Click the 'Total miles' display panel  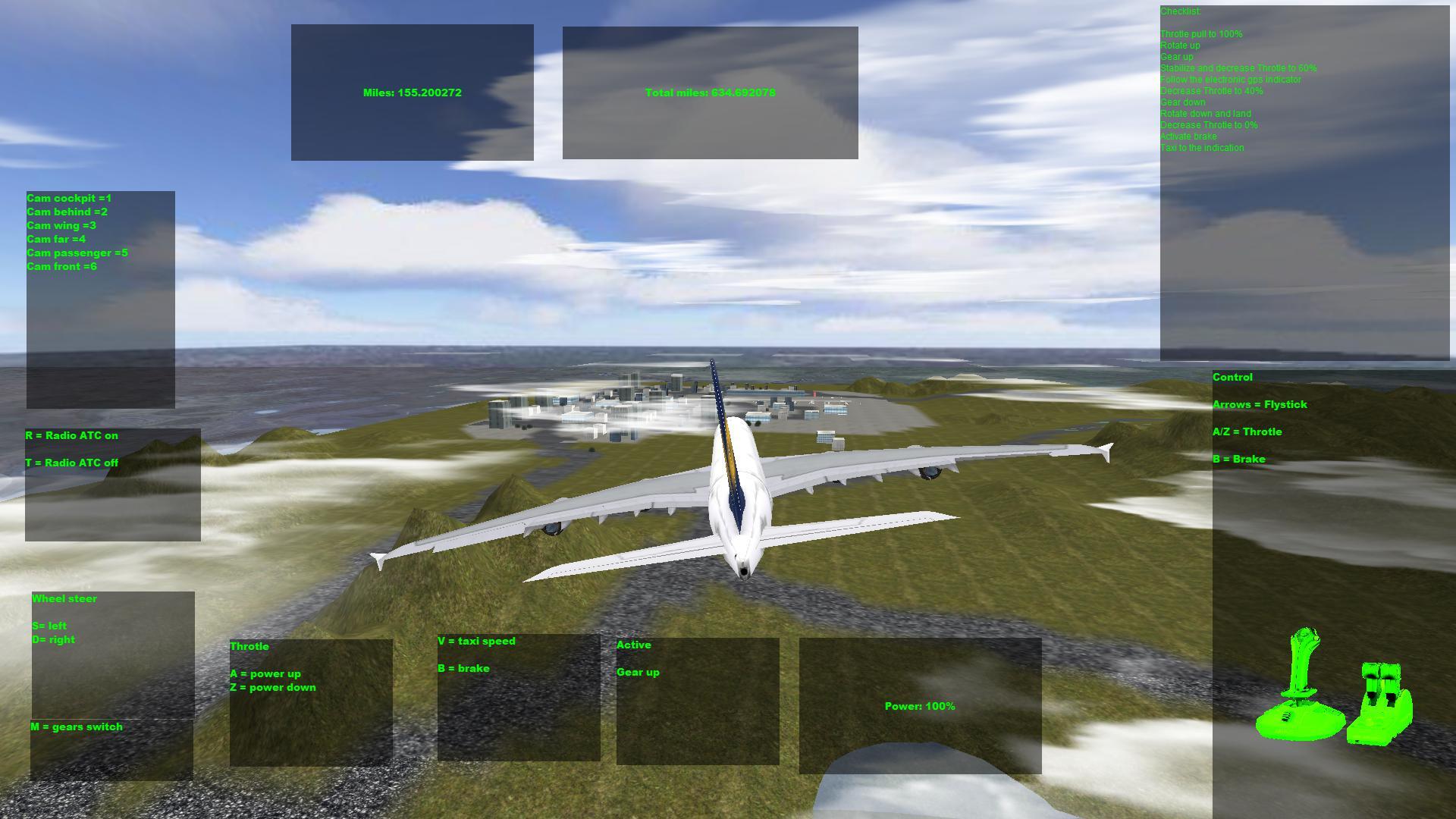708,92
